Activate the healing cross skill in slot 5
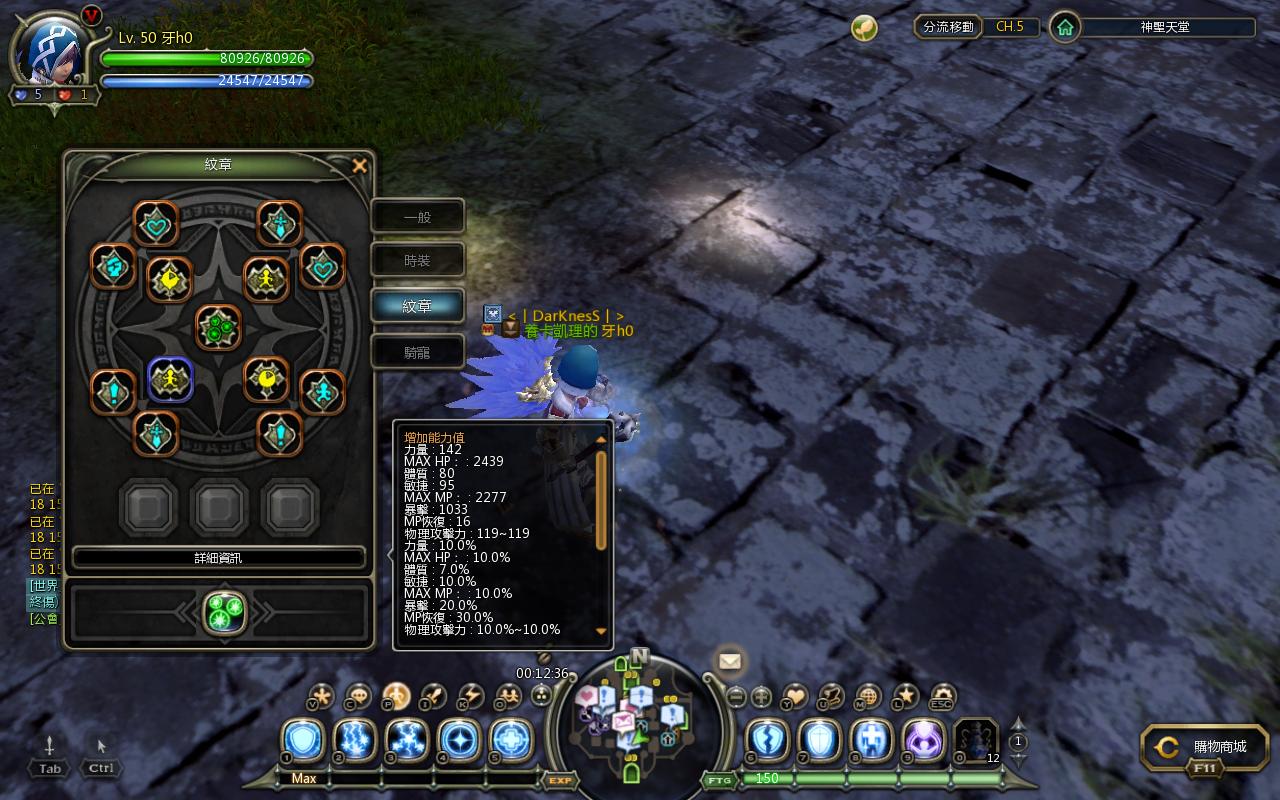This screenshot has height=800, width=1280. pyautogui.click(x=511, y=741)
